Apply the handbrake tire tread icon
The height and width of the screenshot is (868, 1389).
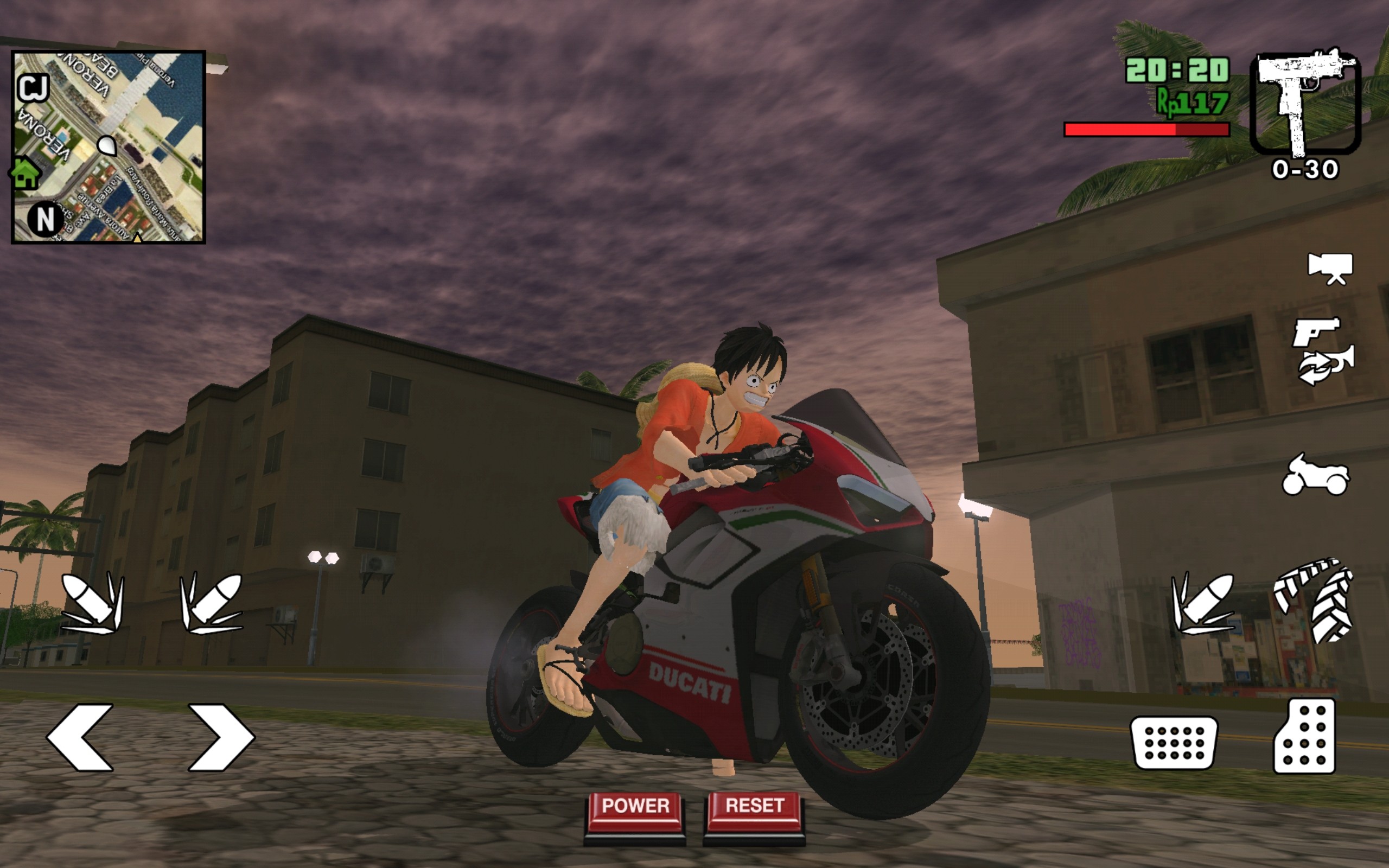coord(1314,600)
